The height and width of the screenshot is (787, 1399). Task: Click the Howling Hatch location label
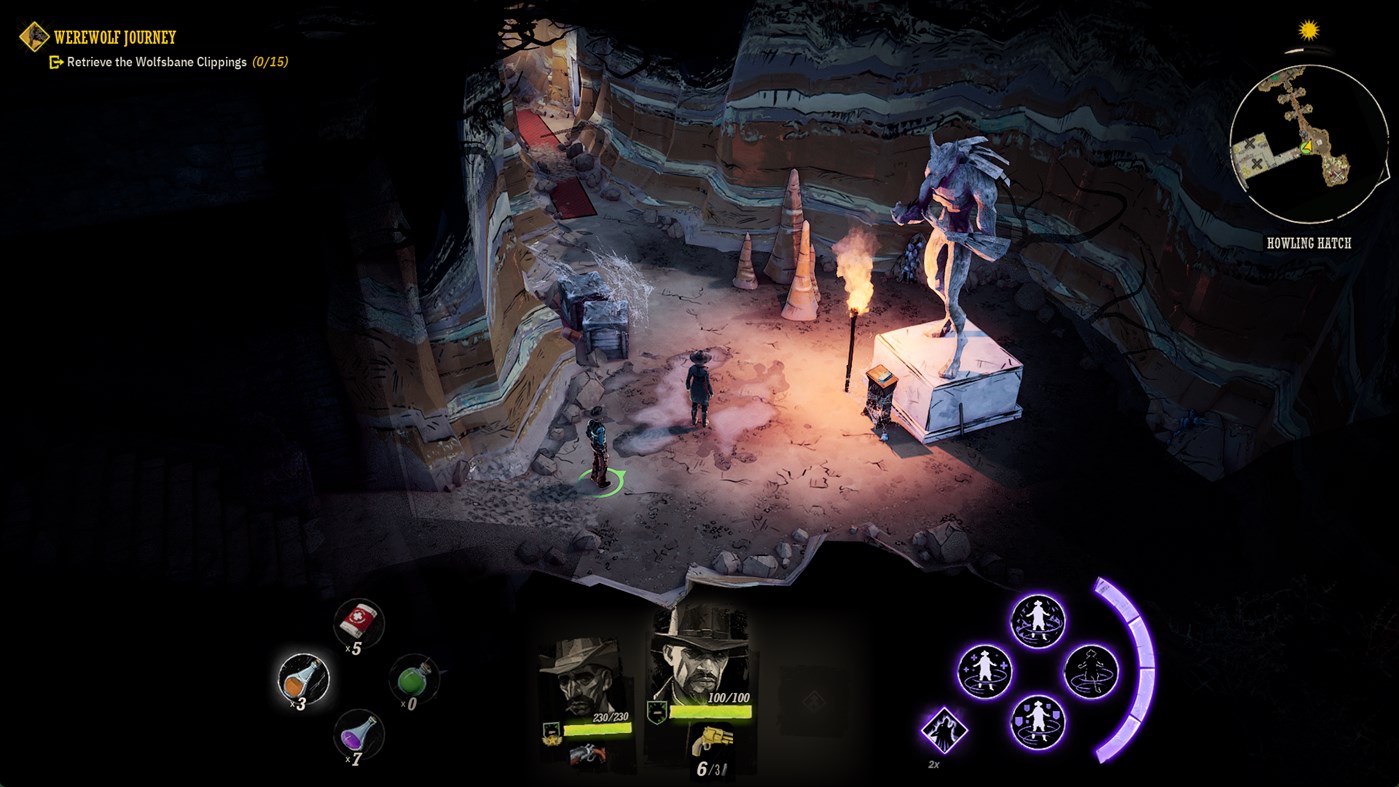(x=1310, y=242)
